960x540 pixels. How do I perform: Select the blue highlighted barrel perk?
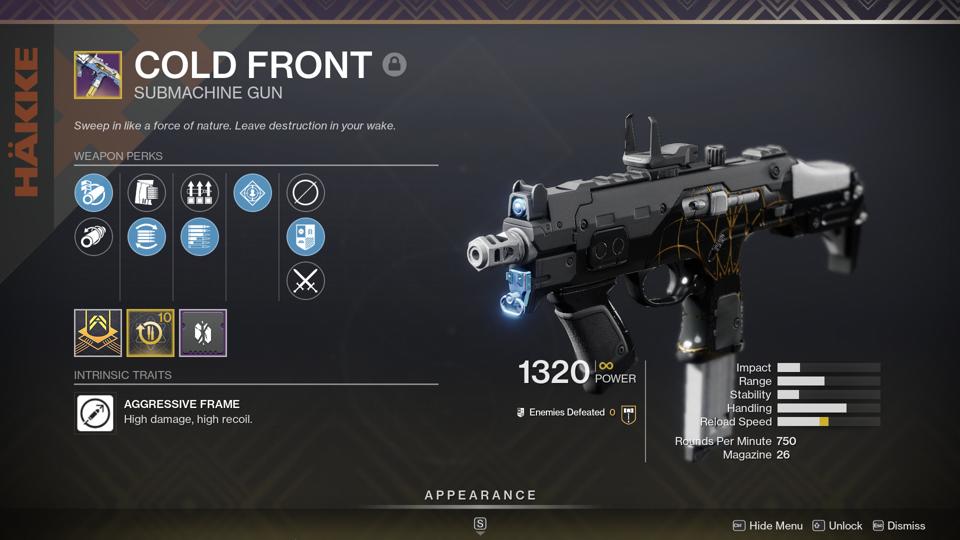tap(93, 193)
